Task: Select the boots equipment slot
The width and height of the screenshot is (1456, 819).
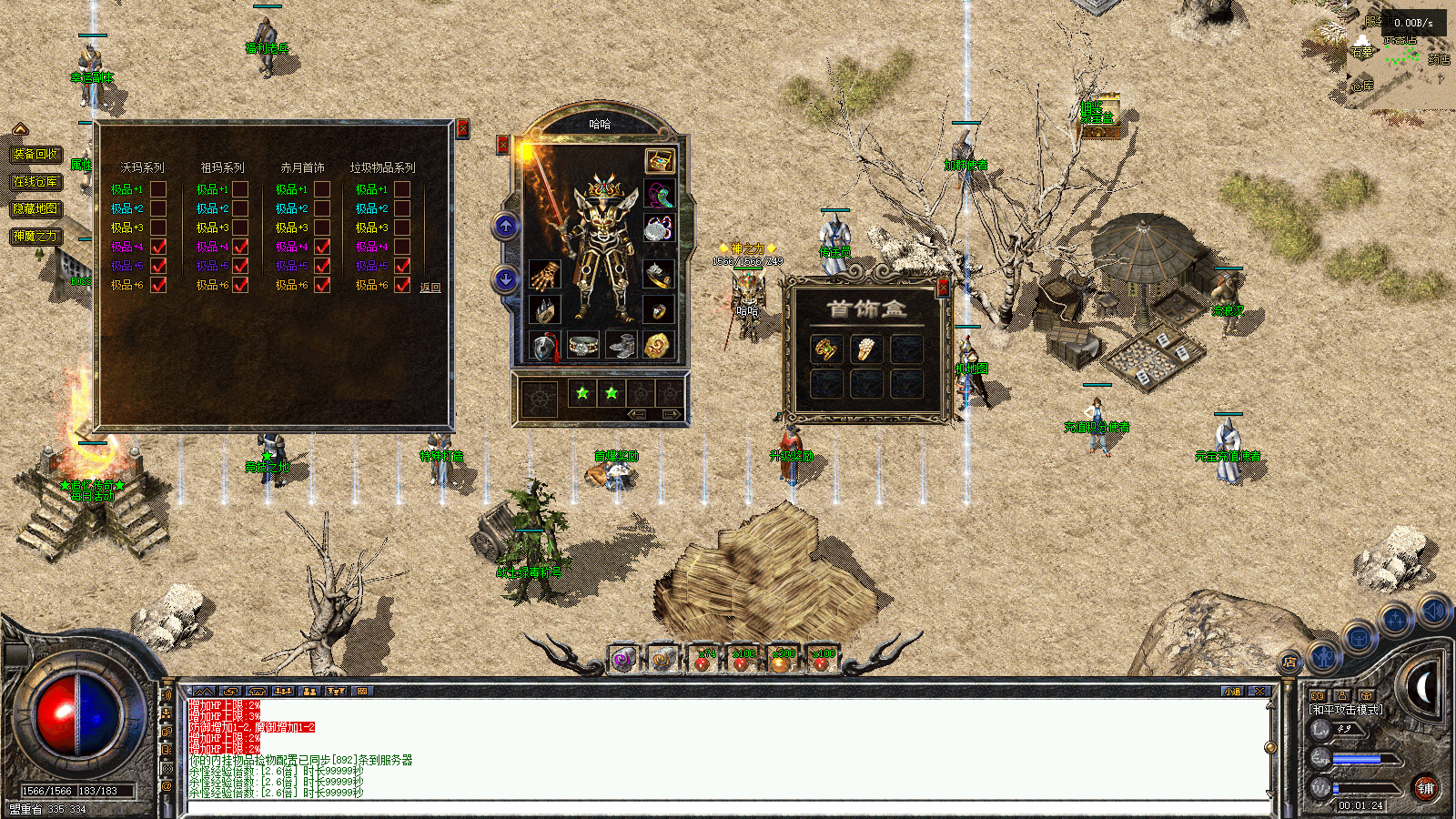Action: pos(622,346)
